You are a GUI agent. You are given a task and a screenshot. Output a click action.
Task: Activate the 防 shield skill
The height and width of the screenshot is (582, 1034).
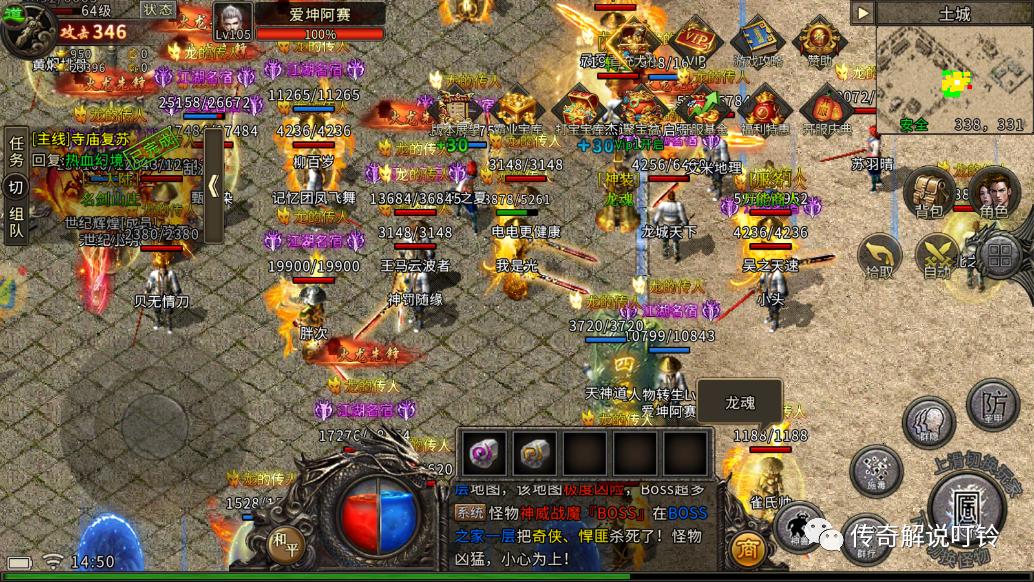(x=991, y=404)
